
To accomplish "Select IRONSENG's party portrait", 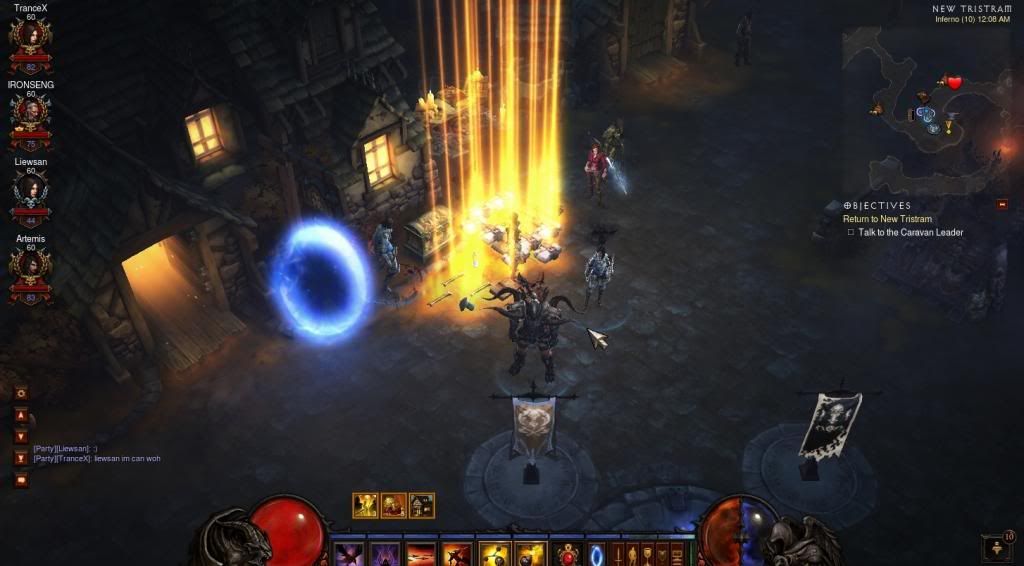I will point(30,116).
